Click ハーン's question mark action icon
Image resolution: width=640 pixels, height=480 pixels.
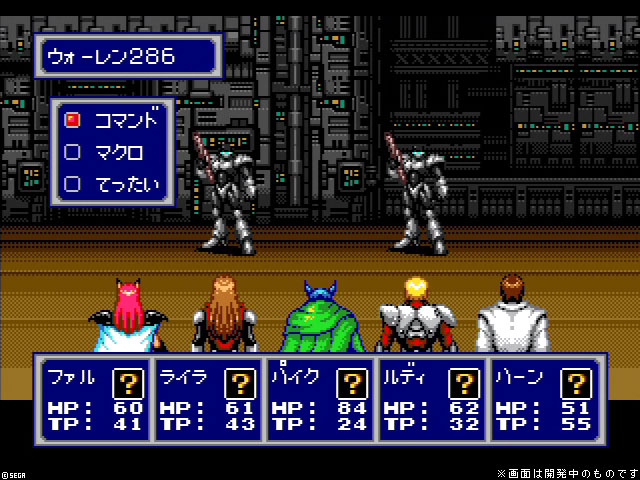[575, 382]
